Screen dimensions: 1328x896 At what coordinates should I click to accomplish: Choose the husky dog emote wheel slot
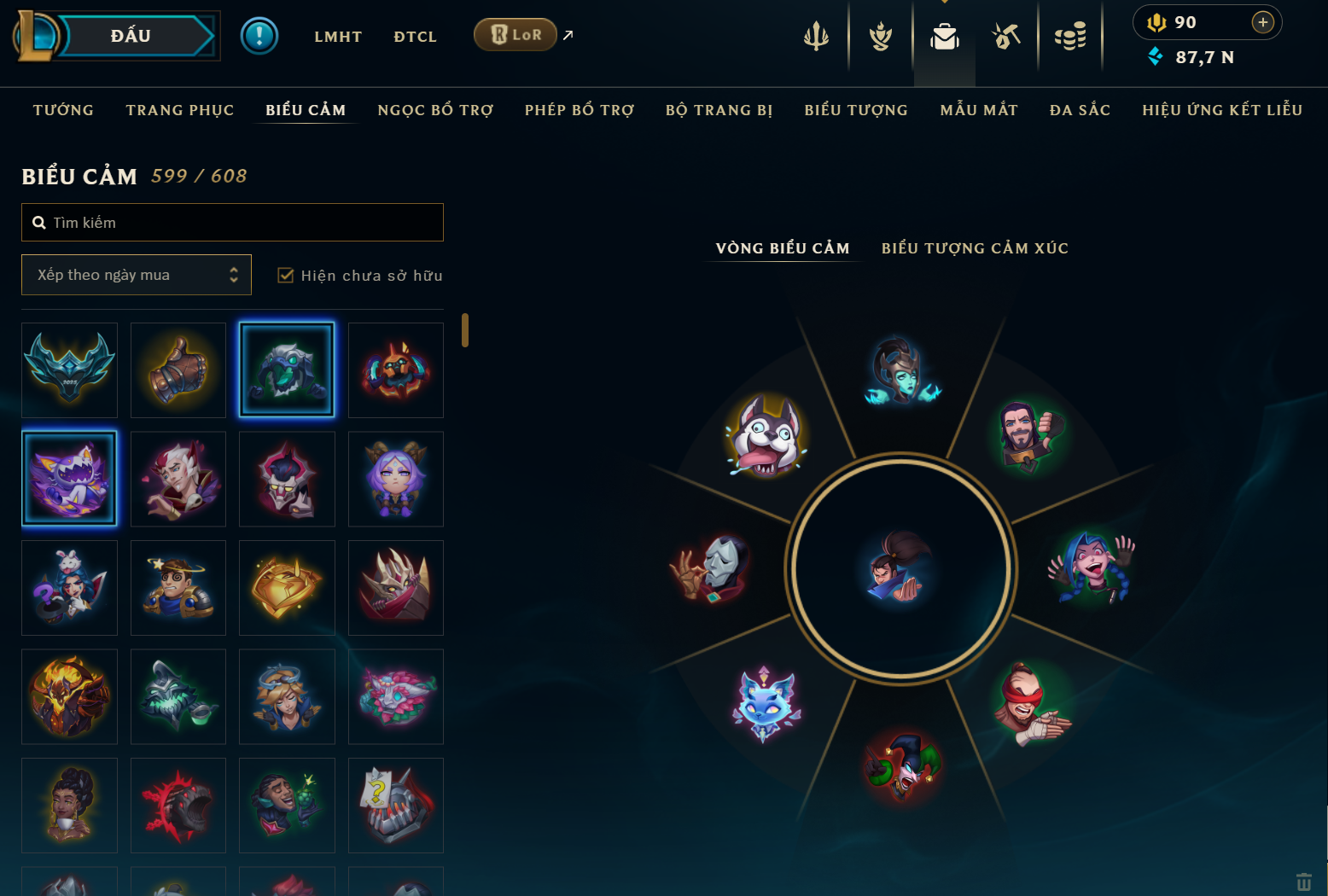click(765, 436)
